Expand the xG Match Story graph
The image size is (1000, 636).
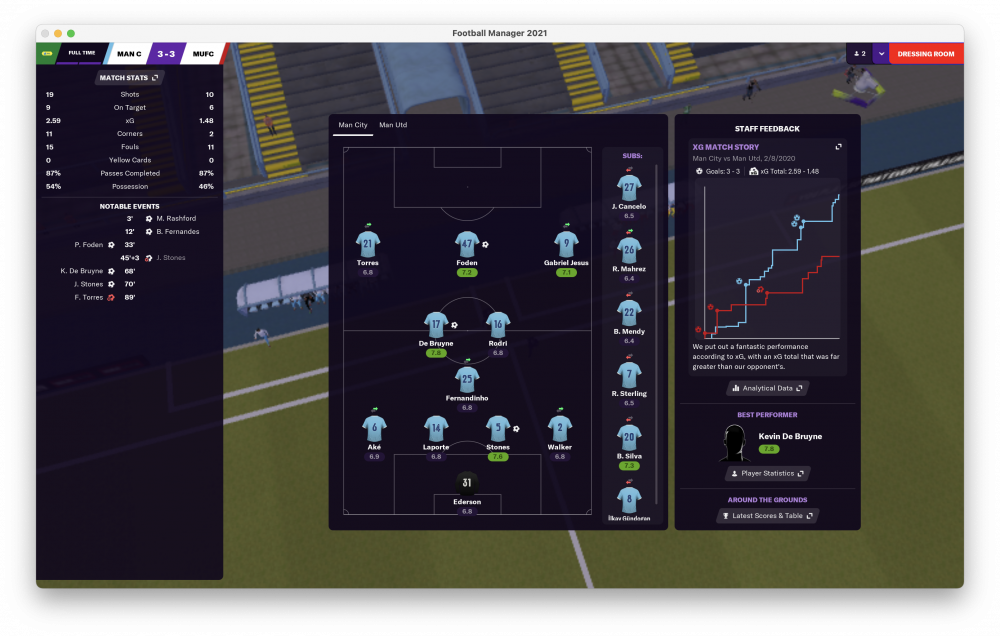pyautogui.click(x=839, y=147)
